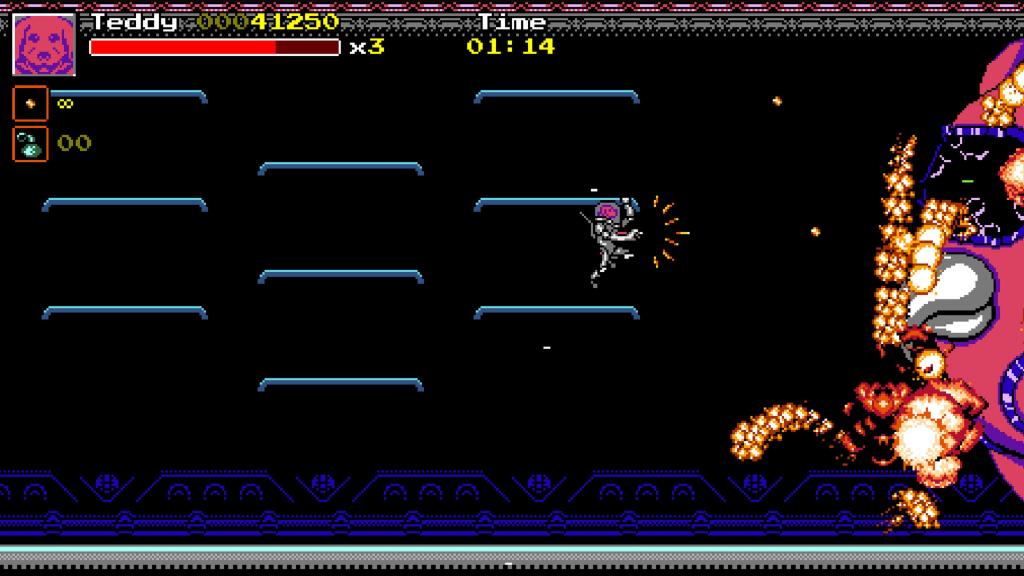Viewport: 1024px width, 576px height.
Task: Click the Teddy character portrait
Action: click(x=44, y=44)
